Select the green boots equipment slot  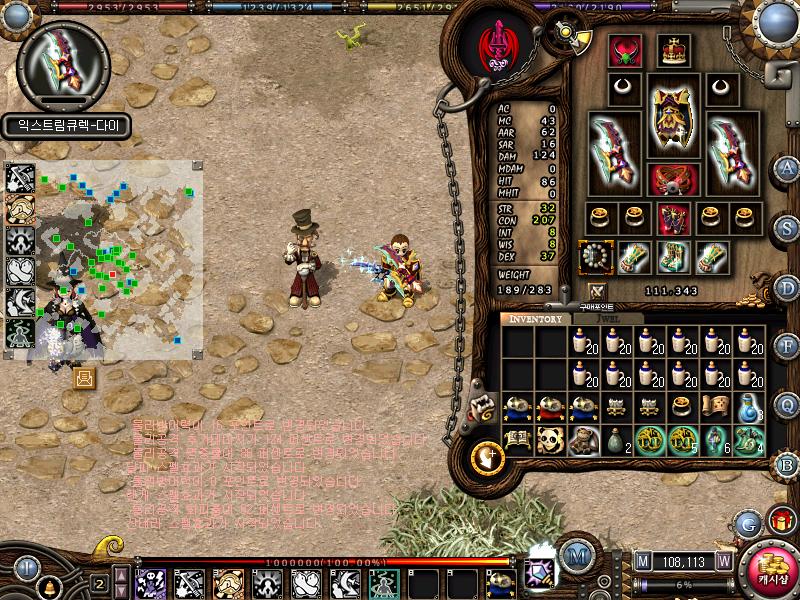click(672, 256)
